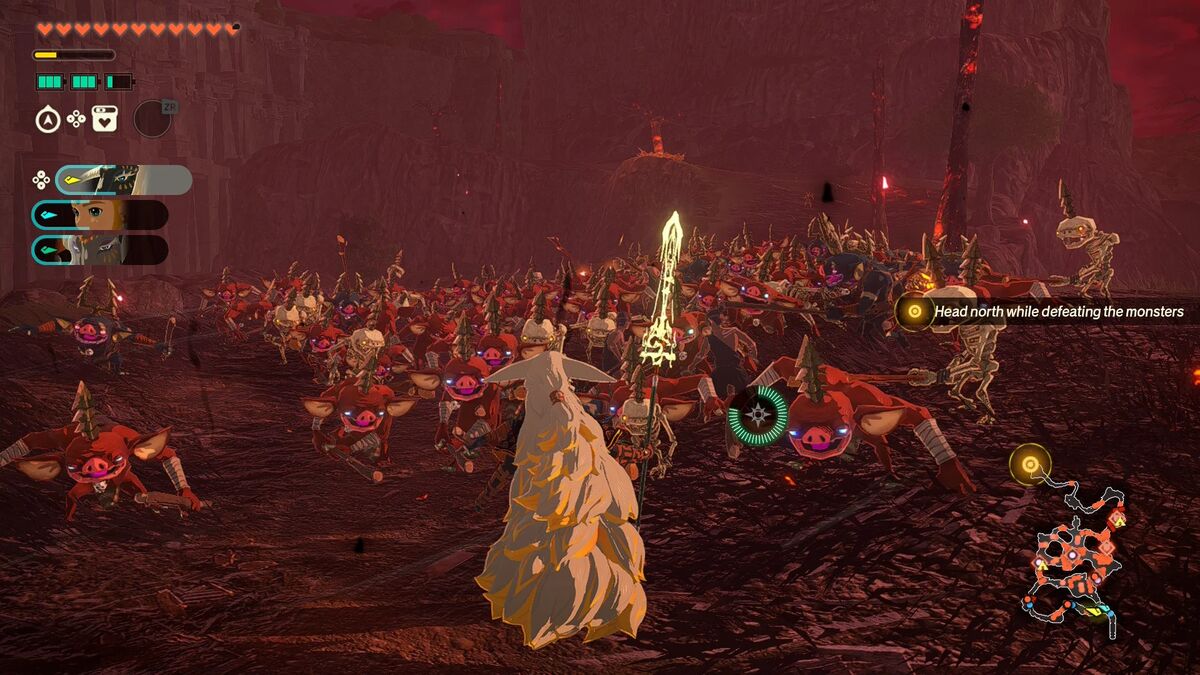Select the horned masked character portrait
The height and width of the screenshot is (675, 1200).
[x=123, y=180]
